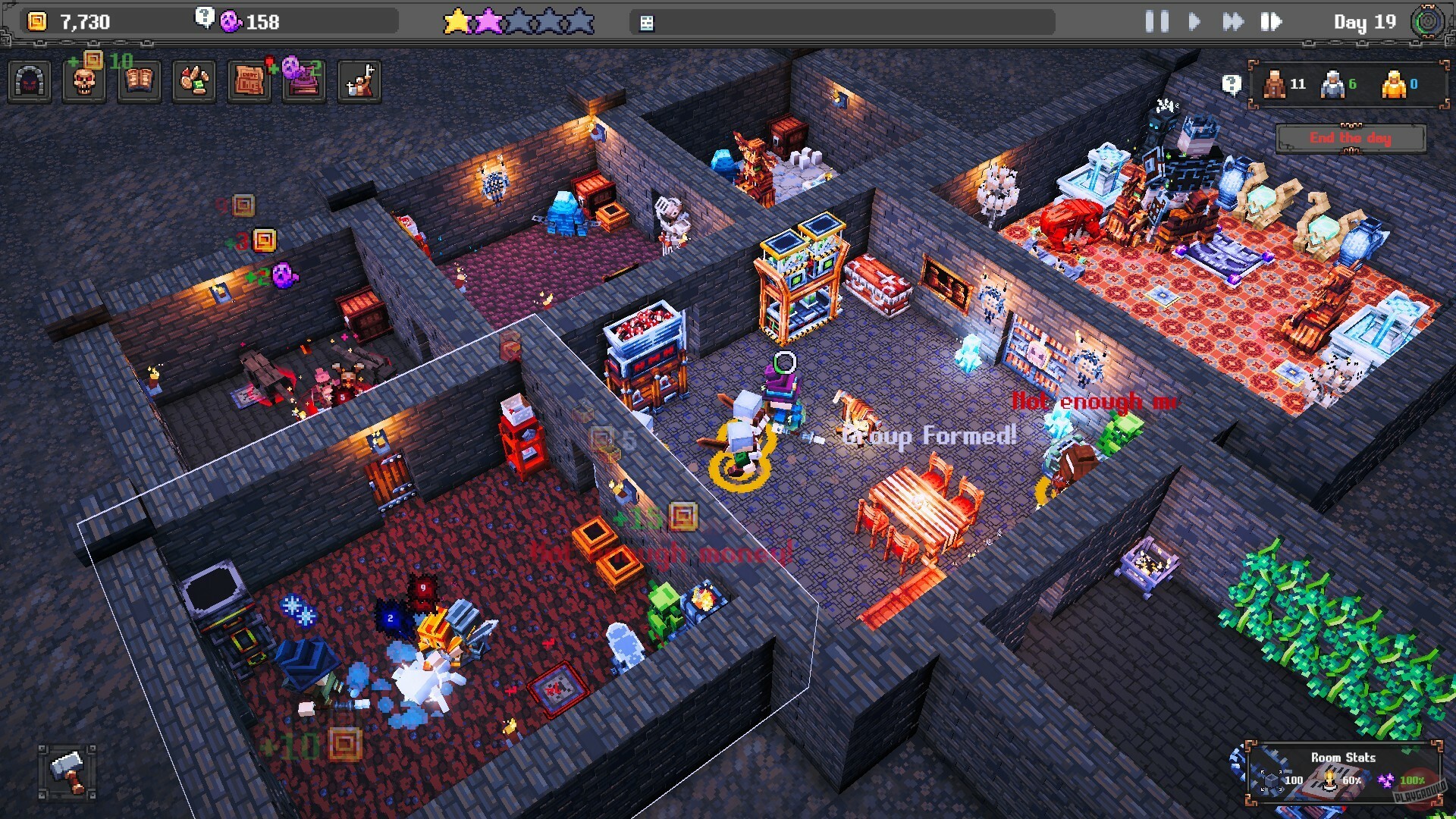
Task: Click the peasant hero count icon
Action: 1274,86
